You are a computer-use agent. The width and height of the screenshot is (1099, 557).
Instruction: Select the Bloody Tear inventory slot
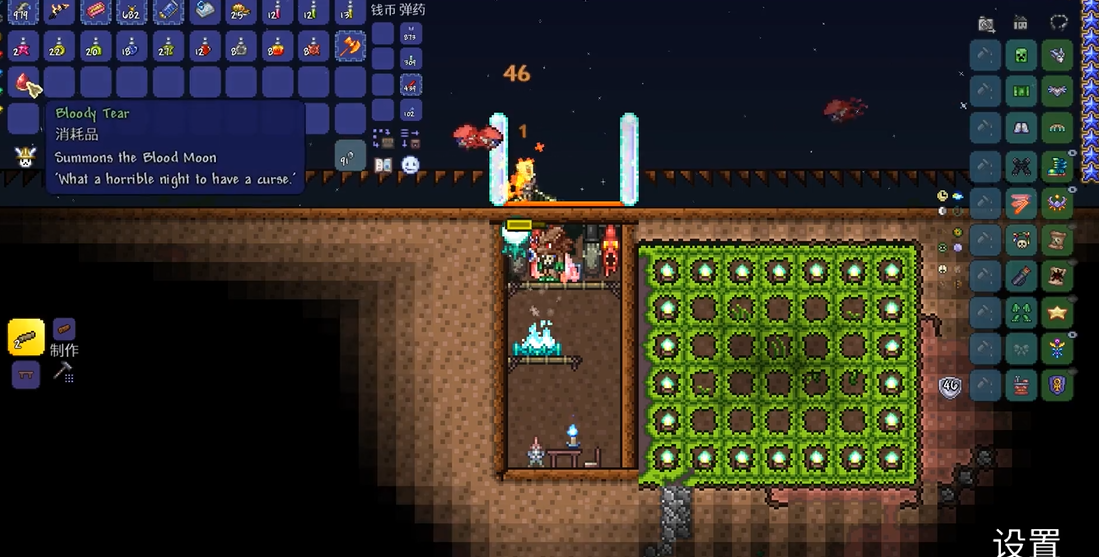[24, 83]
